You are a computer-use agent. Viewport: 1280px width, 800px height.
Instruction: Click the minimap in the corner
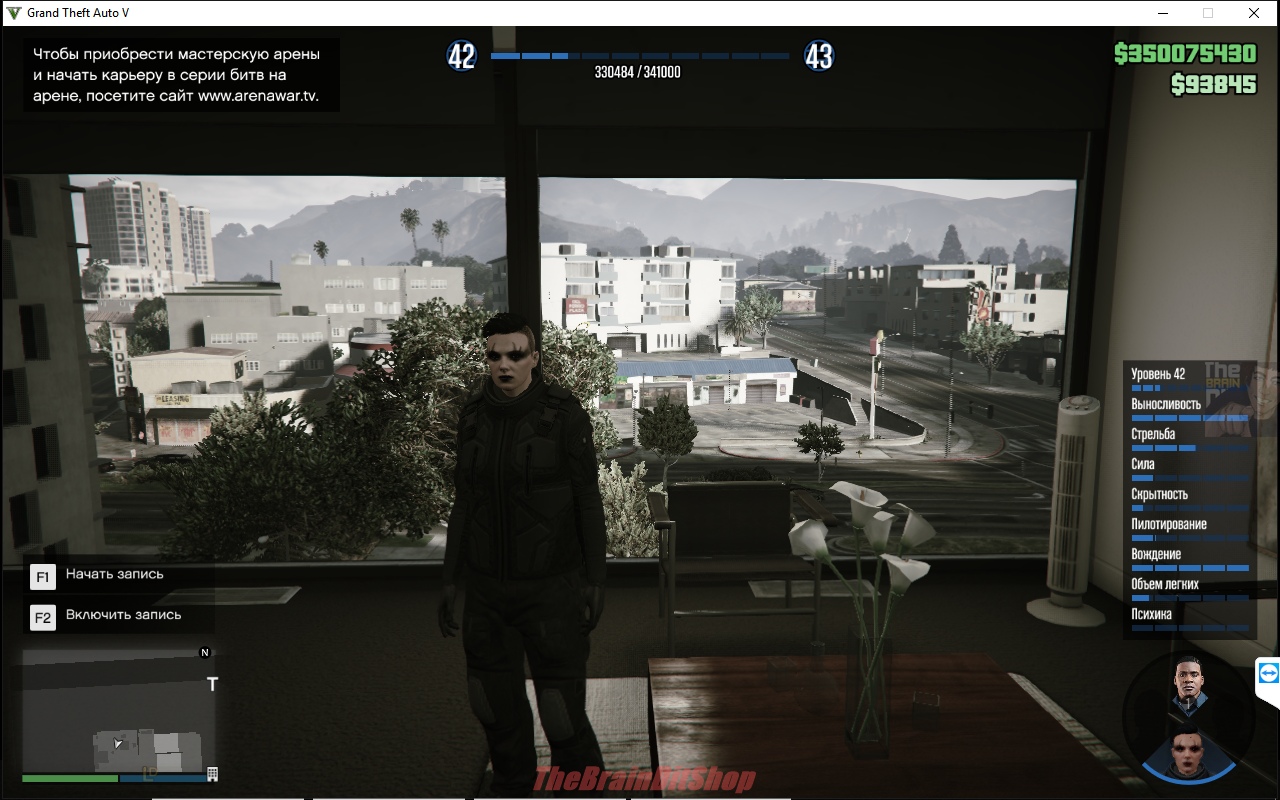(x=120, y=714)
